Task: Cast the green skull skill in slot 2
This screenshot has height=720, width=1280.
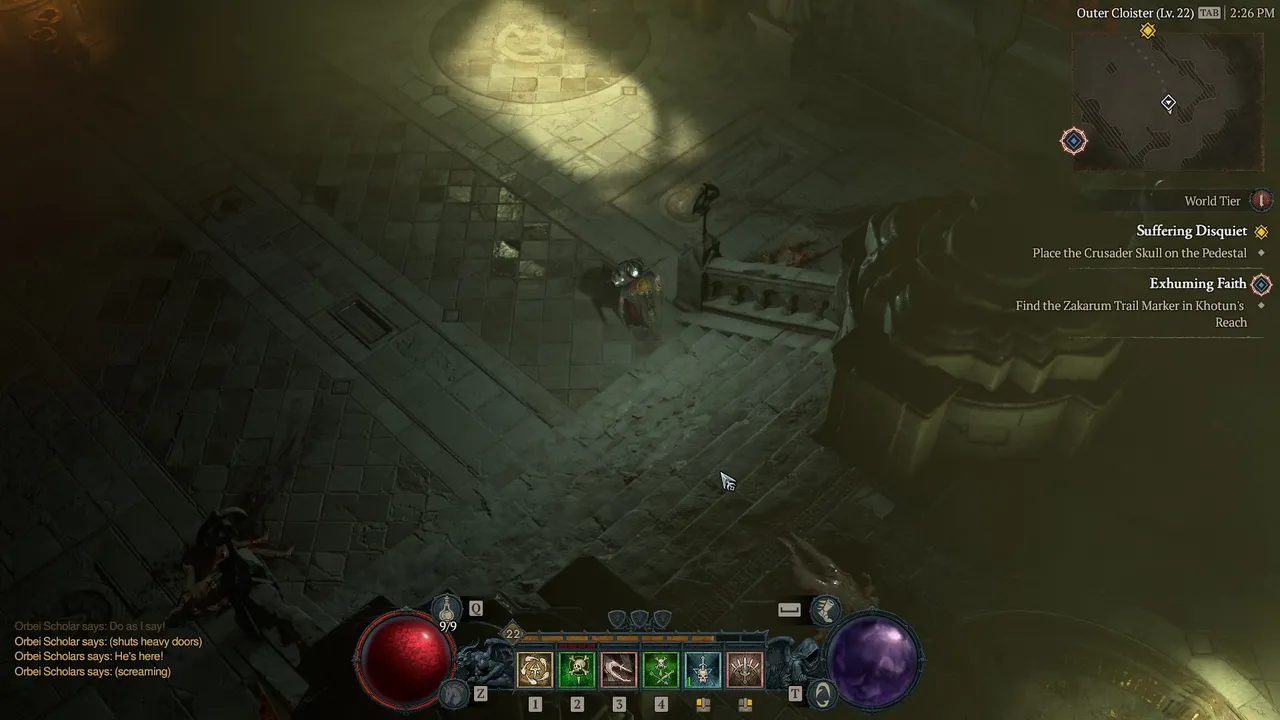Action: 577,669
